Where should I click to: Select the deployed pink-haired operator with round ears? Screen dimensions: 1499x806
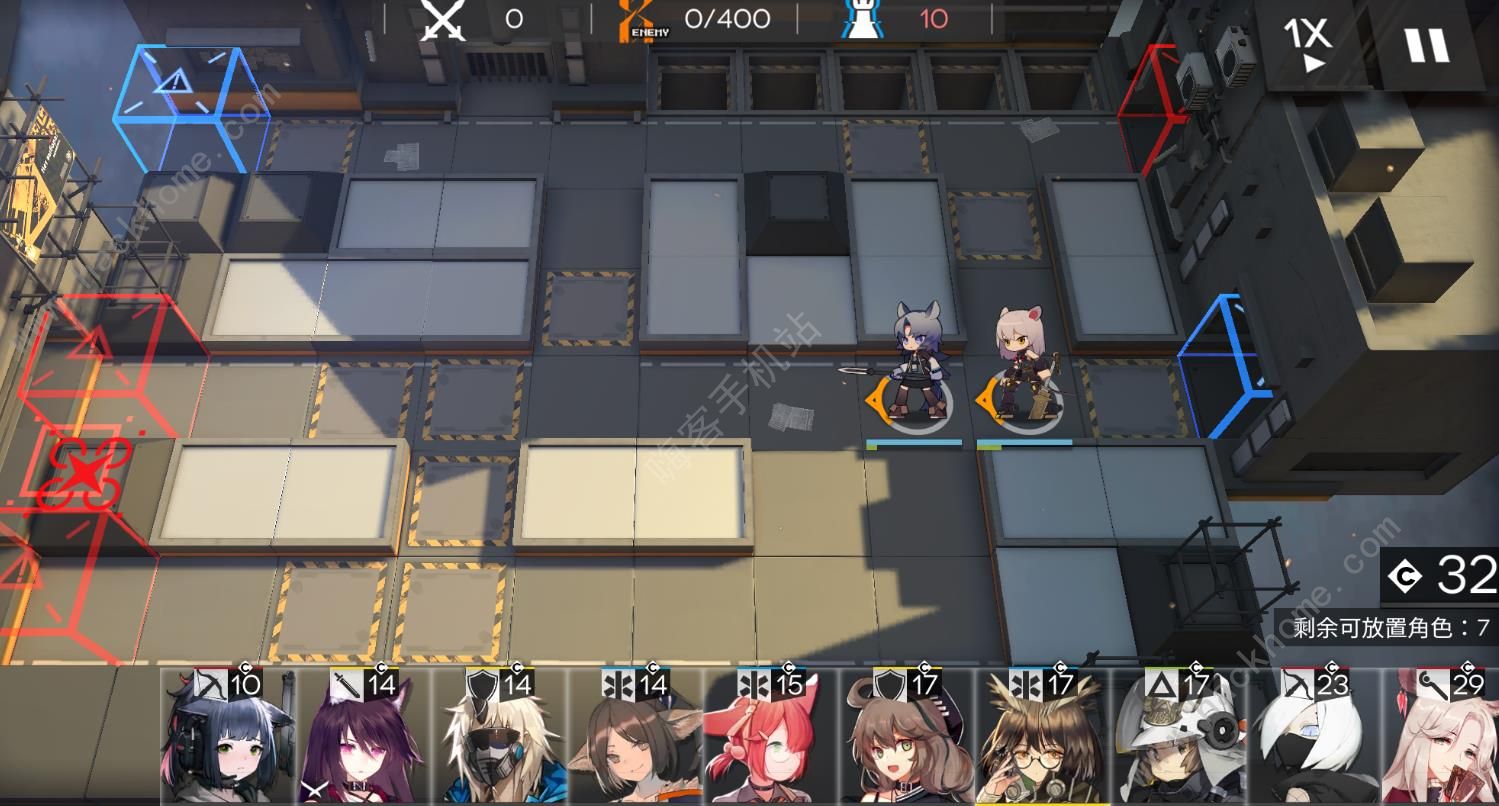[x=1022, y=363]
